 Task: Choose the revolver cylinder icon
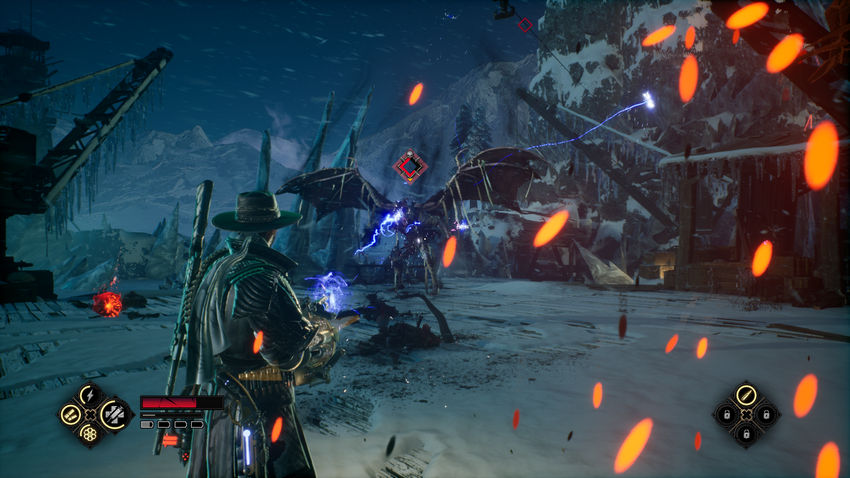pyautogui.click(x=91, y=432)
